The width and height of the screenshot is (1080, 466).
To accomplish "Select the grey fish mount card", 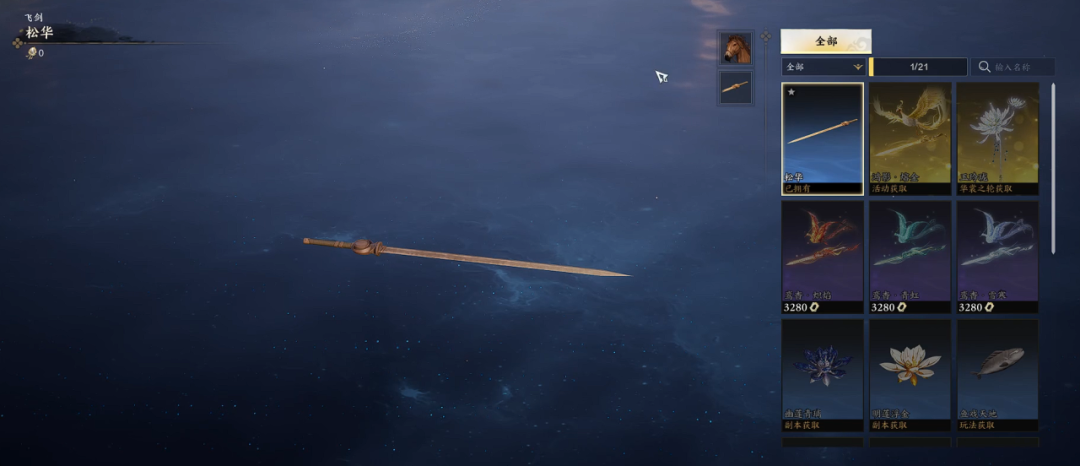I will tap(997, 374).
